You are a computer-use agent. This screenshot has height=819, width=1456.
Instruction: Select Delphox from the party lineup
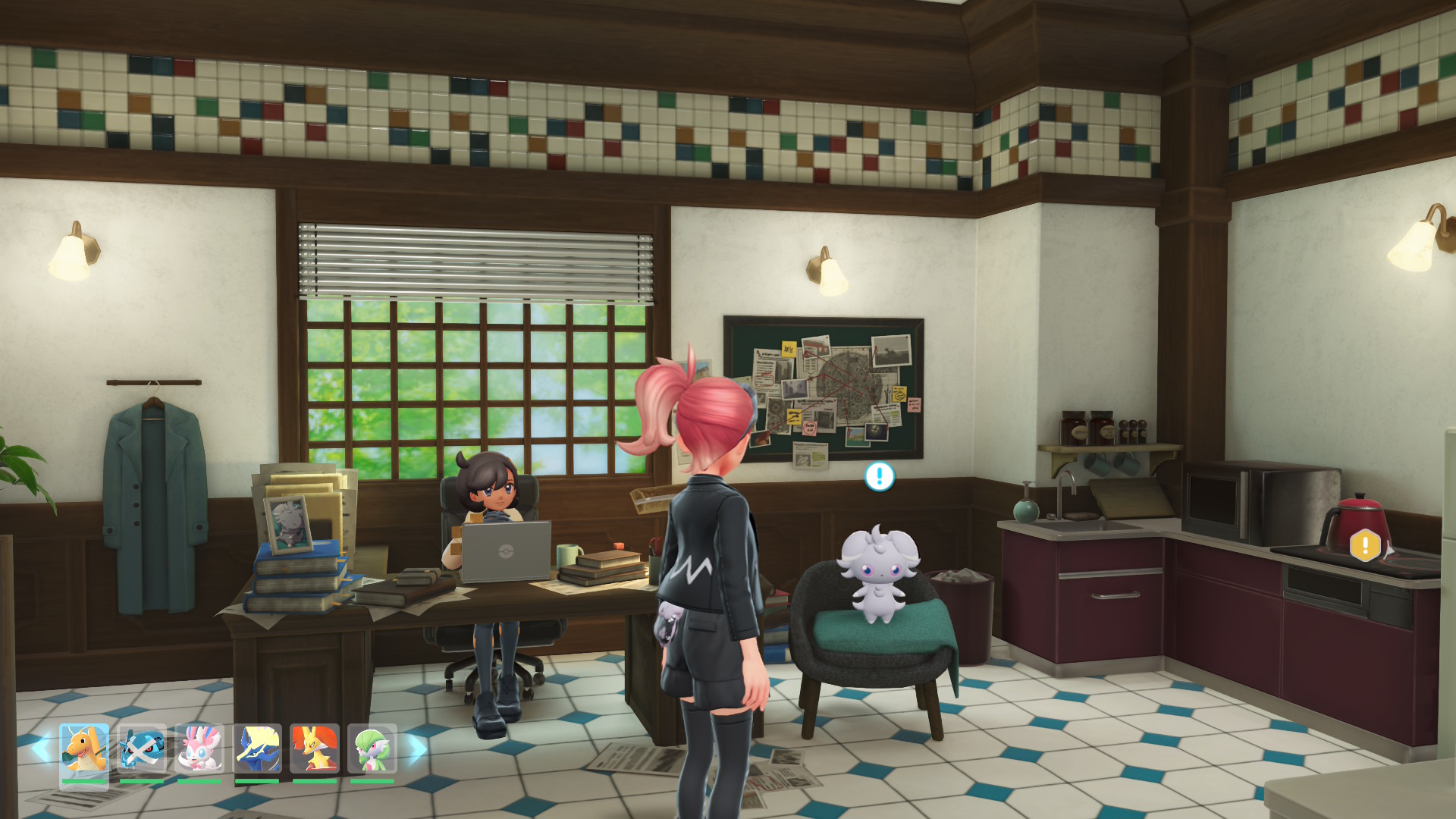coord(315,749)
